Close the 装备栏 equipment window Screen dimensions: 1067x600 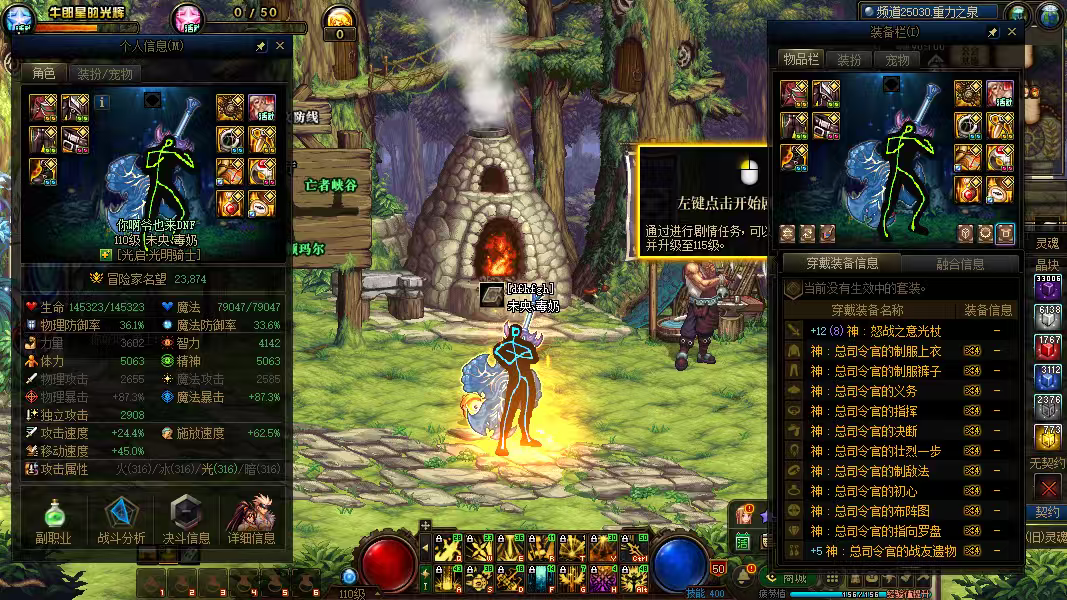tap(1011, 33)
